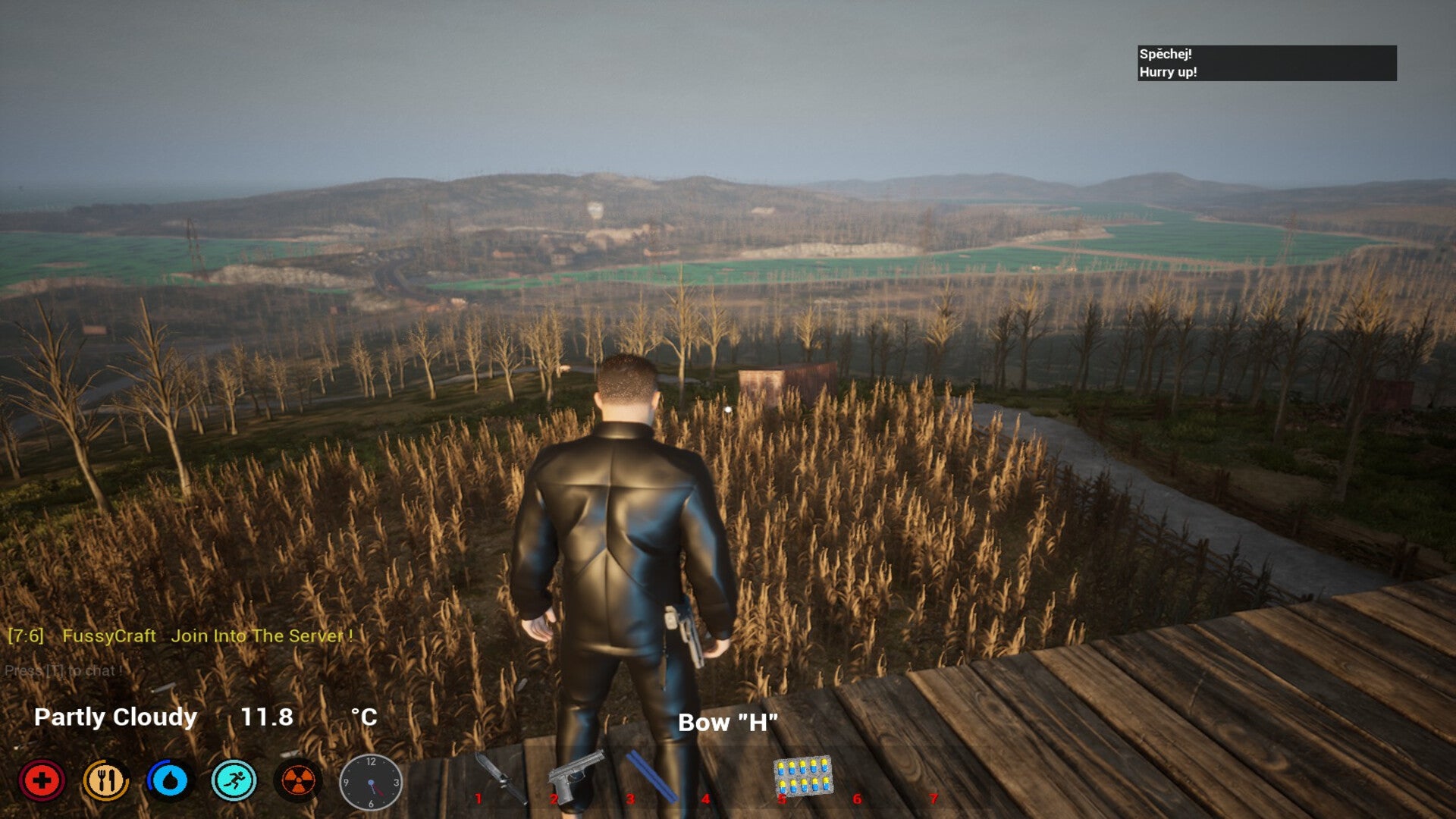Screen dimensions: 1456x819
Task: Click the red health cross icon
Action: point(42,780)
